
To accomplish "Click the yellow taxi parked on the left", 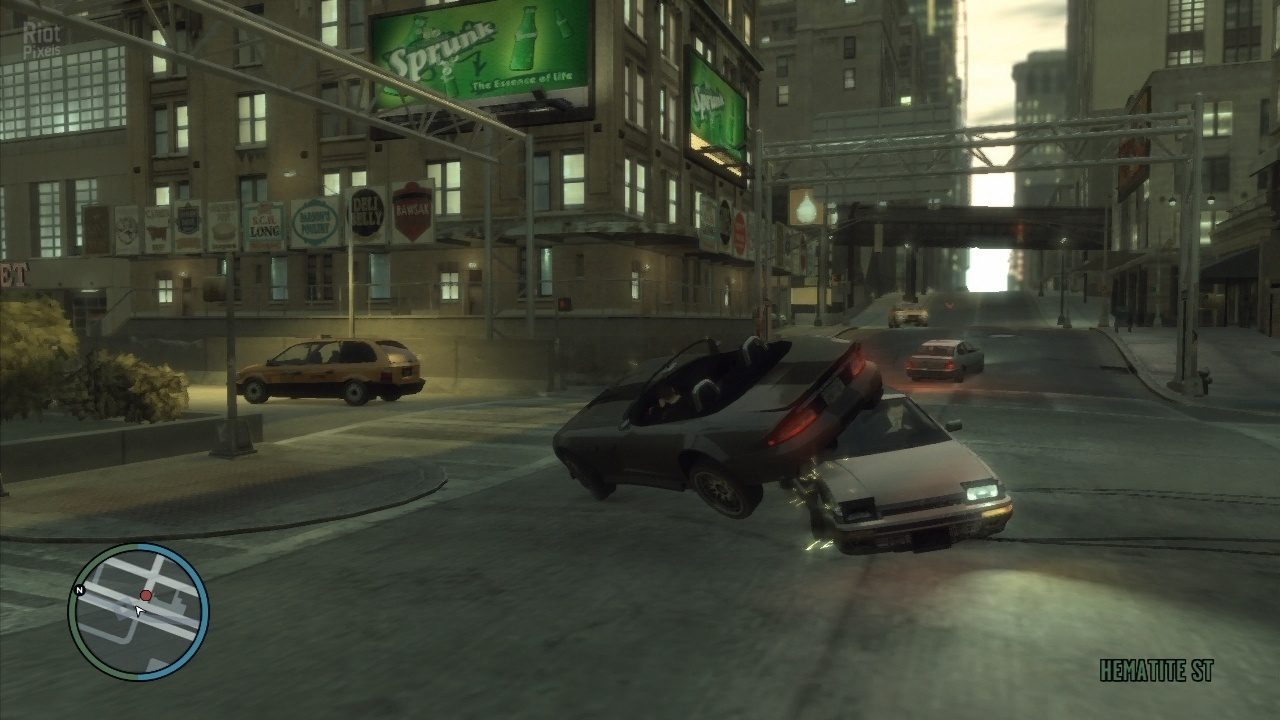I will click(x=330, y=370).
